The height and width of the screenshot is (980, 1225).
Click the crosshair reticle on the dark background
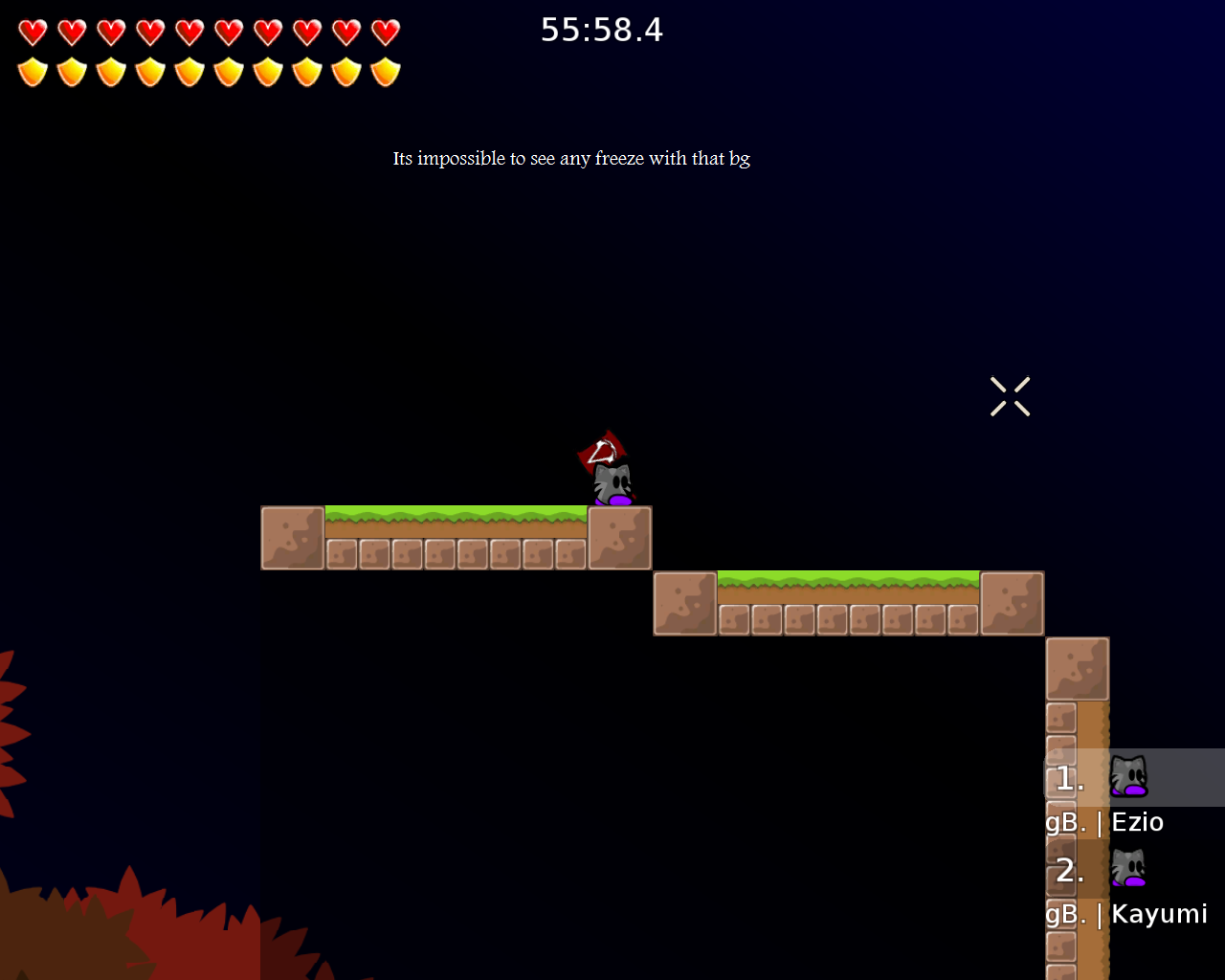pyautogui.click(x=1010, y=395)
